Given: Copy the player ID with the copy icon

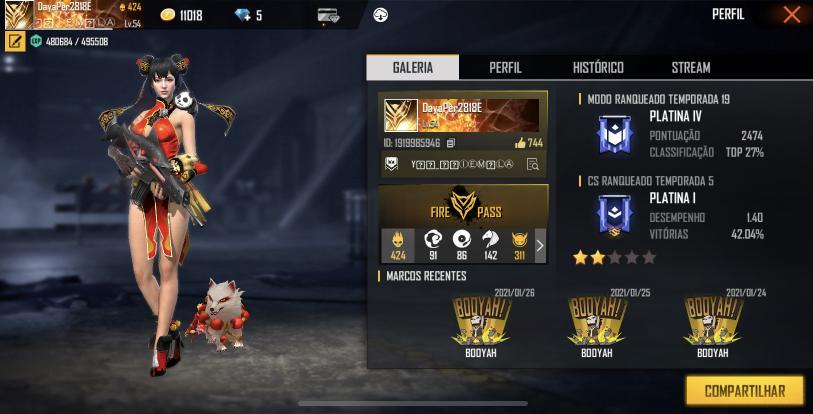Looking at the screenshot, I should [451, 144].
